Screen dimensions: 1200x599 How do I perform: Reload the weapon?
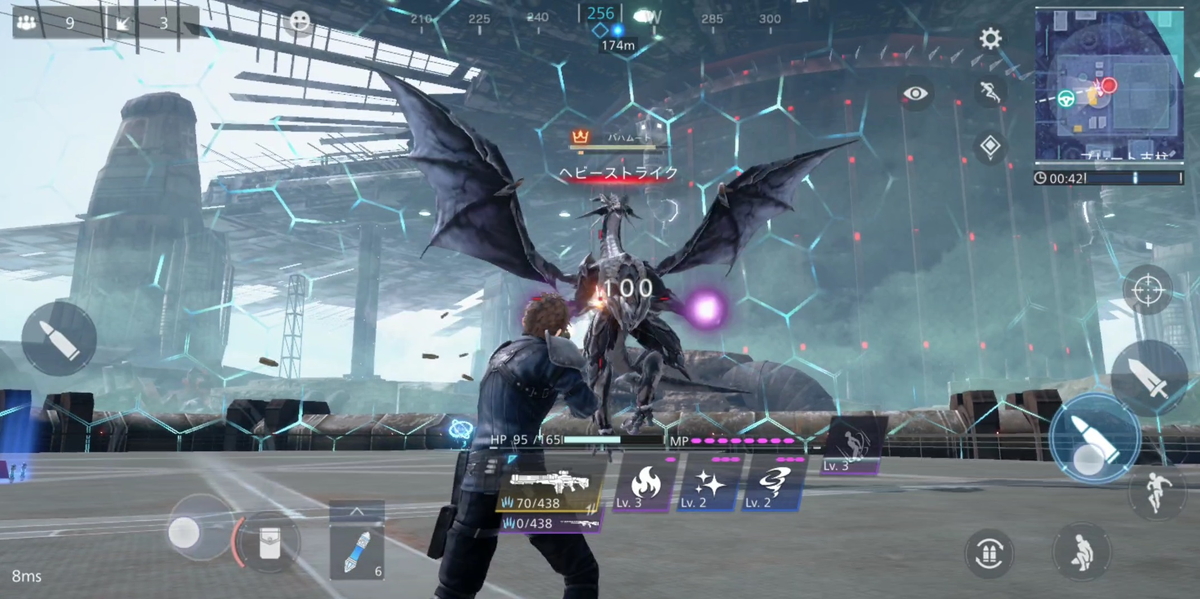[989, 553]
